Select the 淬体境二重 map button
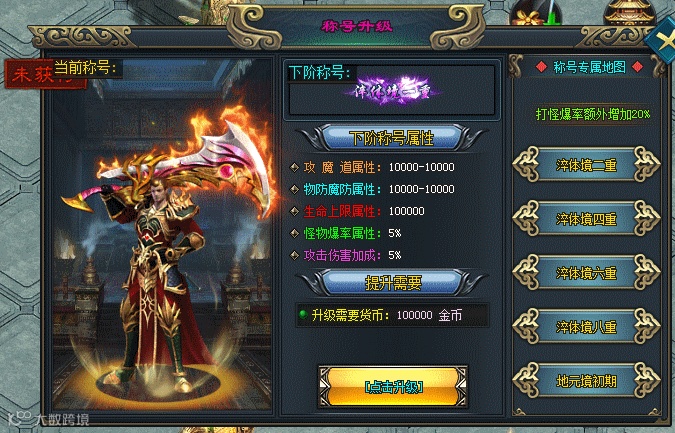Viewport: 675px width, 433px height. [x=586, y=163]
